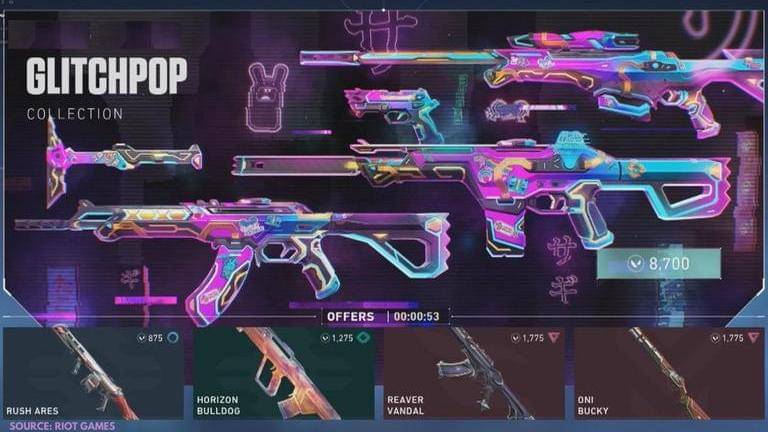Choose the Horizon Bulldog offer
The width and height of the screenshot is (768, 432).
284,373
